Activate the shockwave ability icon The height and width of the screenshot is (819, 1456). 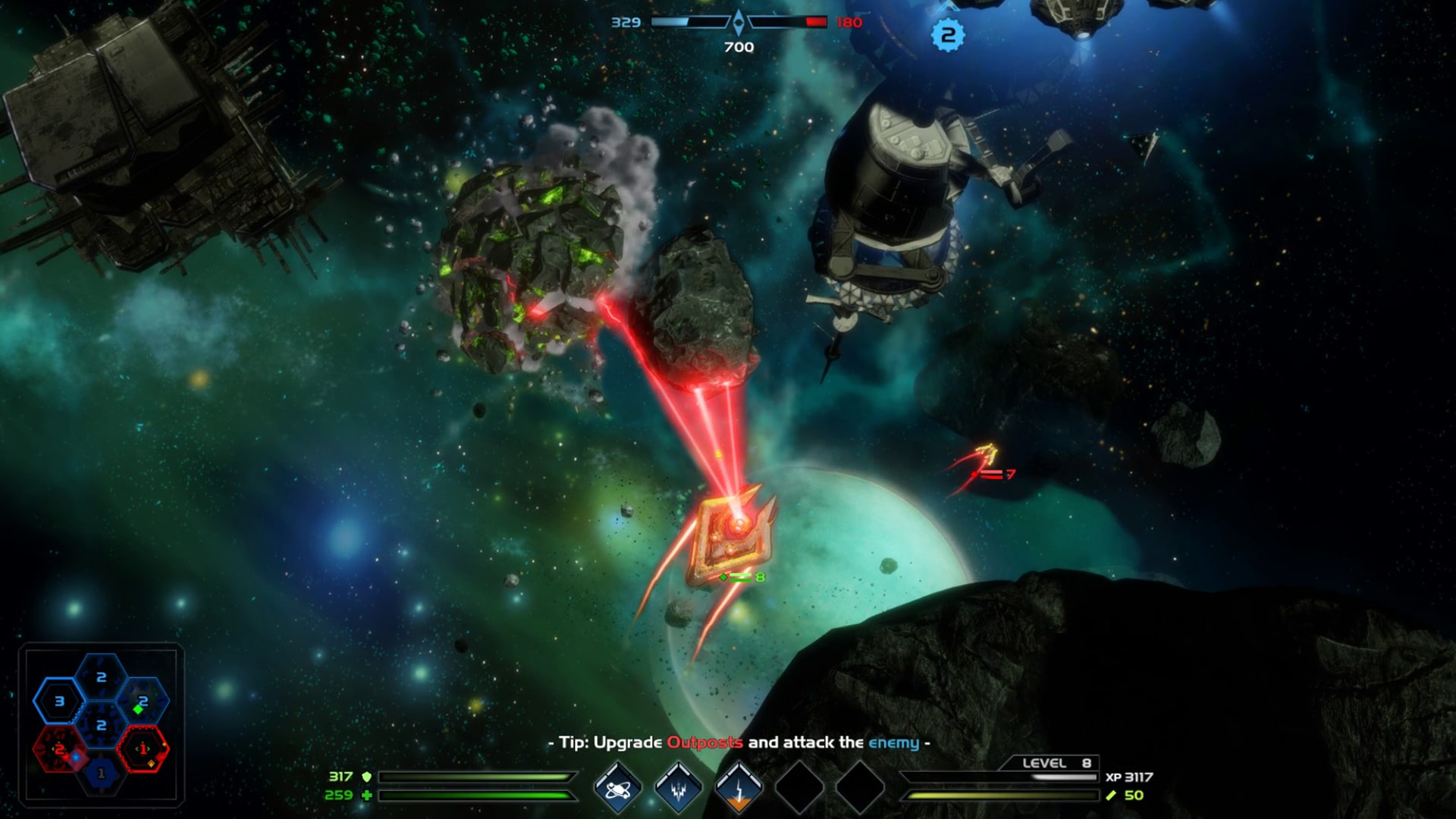click(679, 789)
